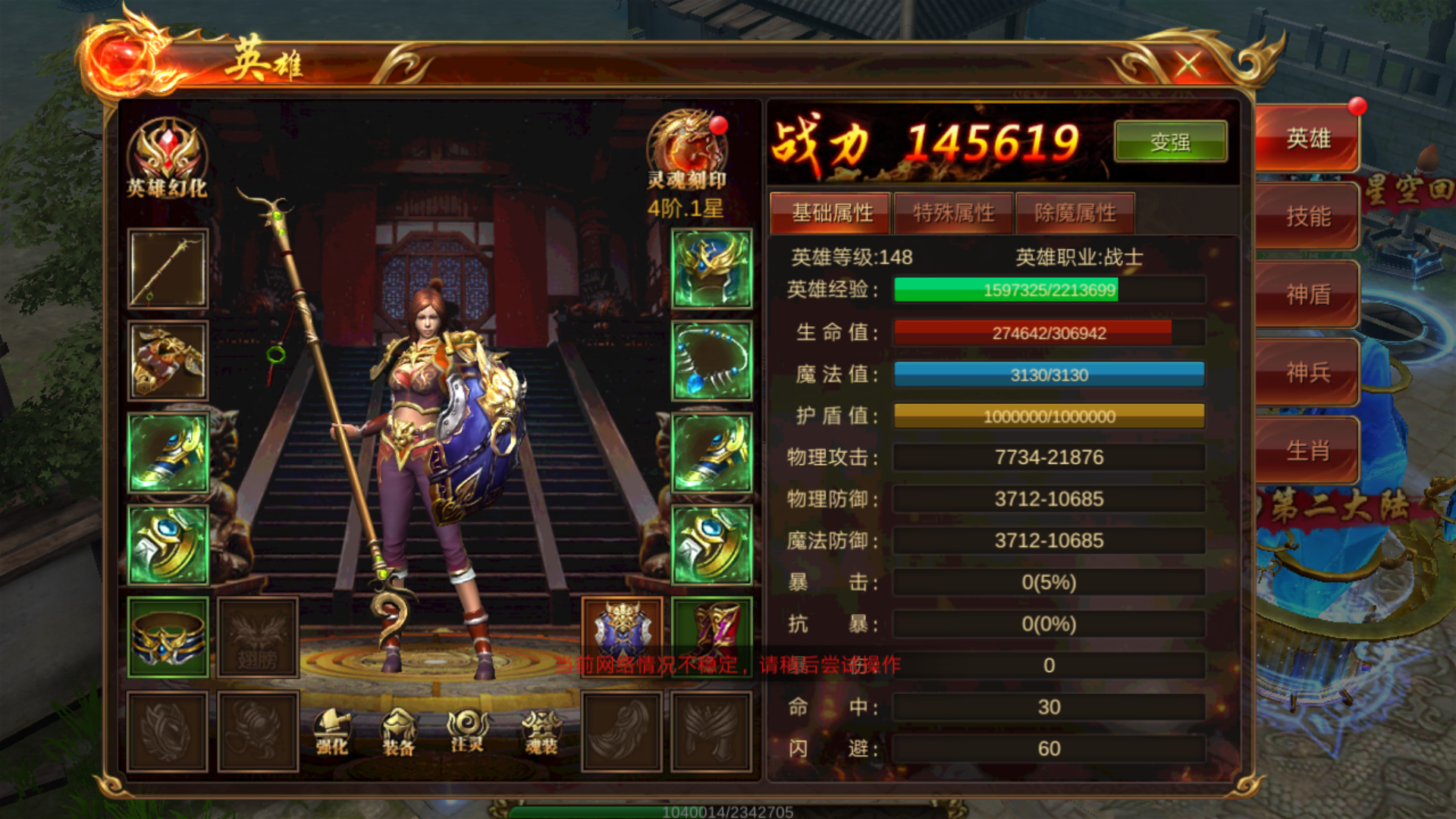Screen dimensions: 1456x819
Task: Open the 生肖 (Zodiac) panel
Action: [x=1307, y=450]
